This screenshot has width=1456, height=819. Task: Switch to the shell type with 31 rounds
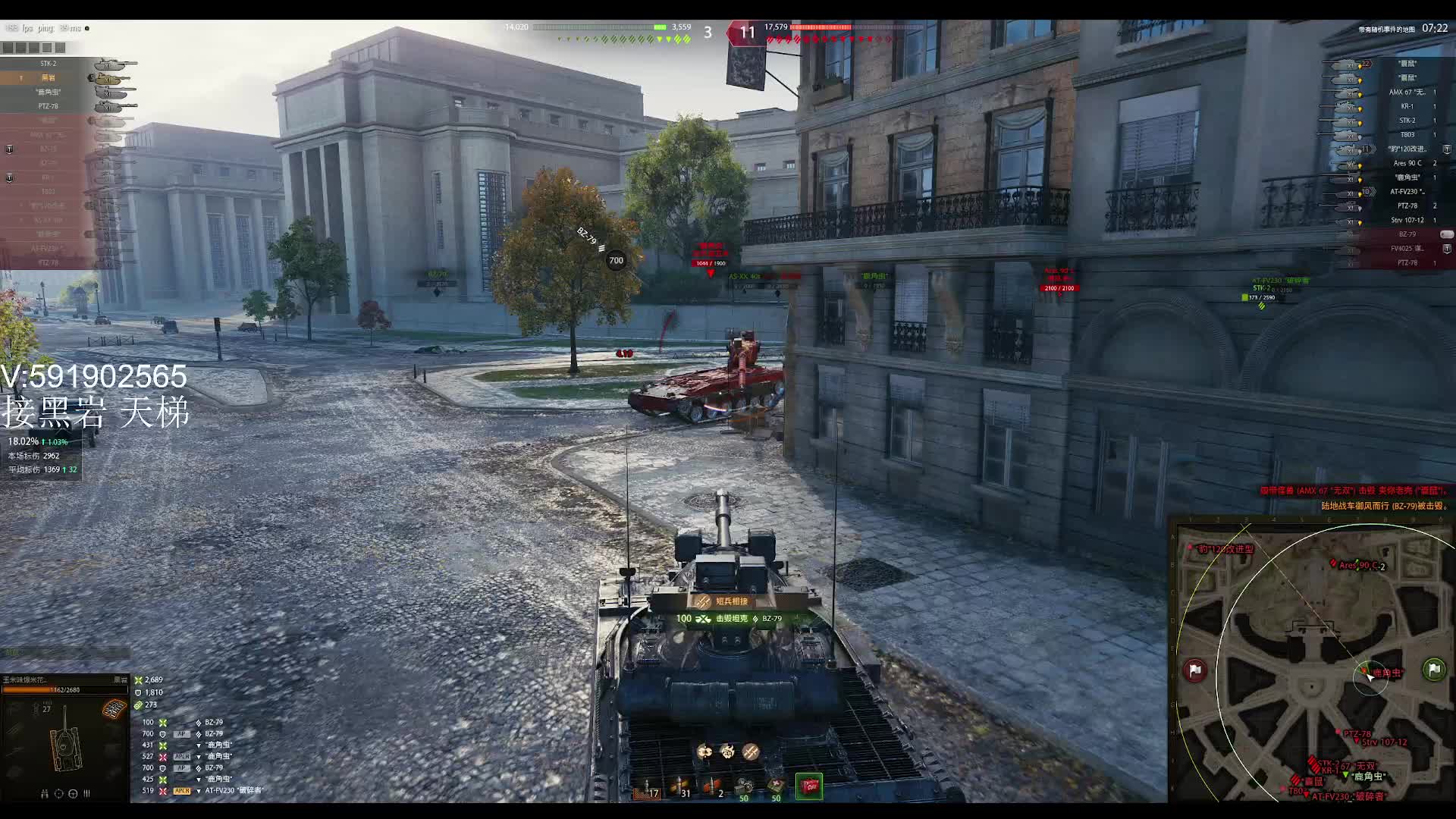679,789
